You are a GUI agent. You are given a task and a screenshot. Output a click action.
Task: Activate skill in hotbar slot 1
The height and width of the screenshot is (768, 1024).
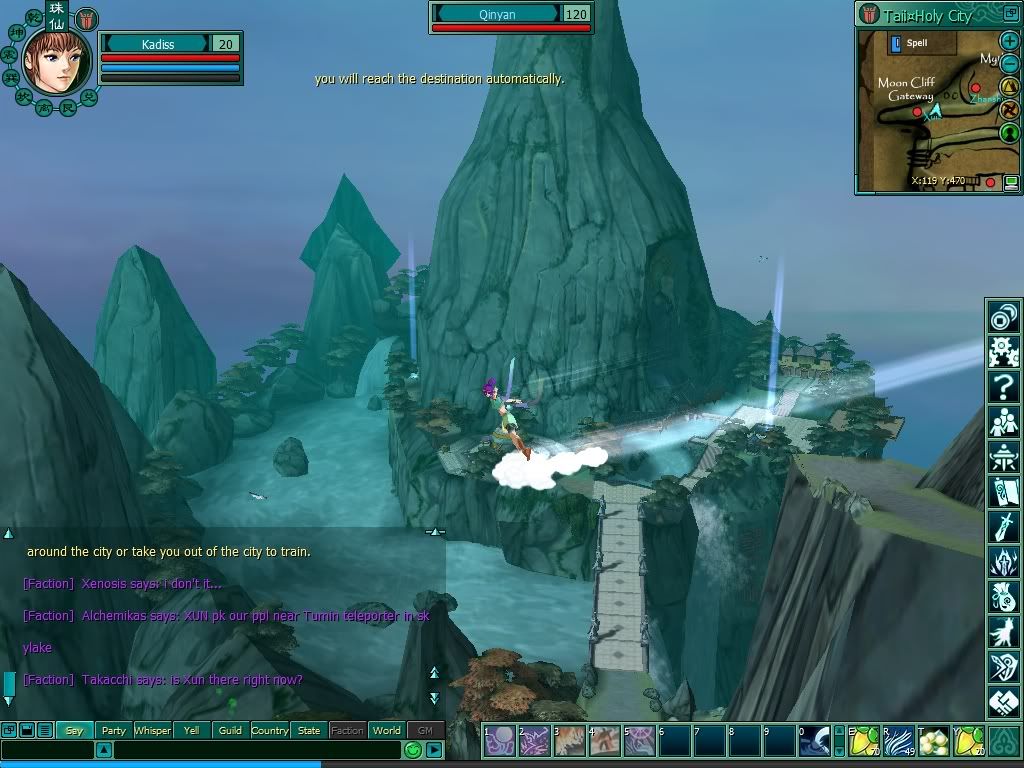[x=499, y=741]
